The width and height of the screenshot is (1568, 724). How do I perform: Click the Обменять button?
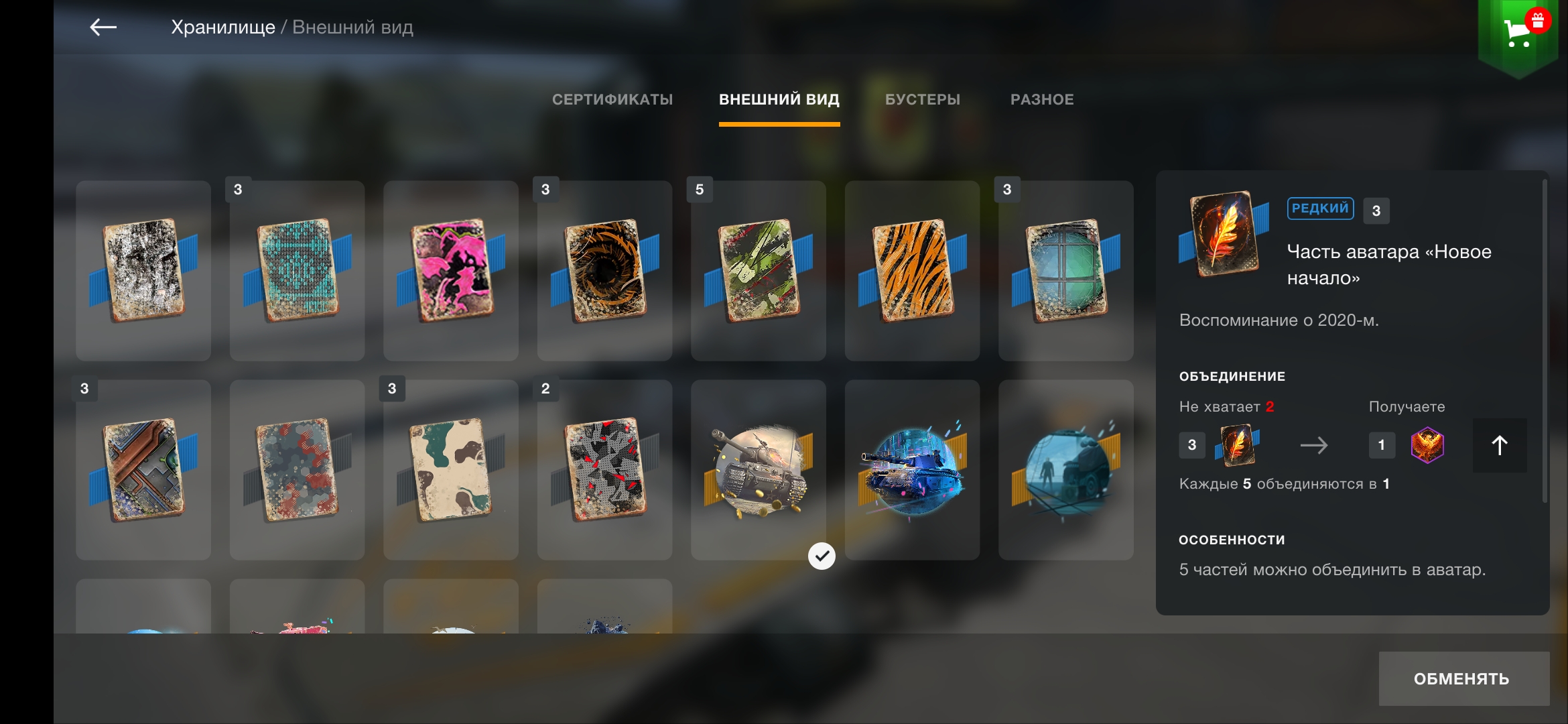1463,678
